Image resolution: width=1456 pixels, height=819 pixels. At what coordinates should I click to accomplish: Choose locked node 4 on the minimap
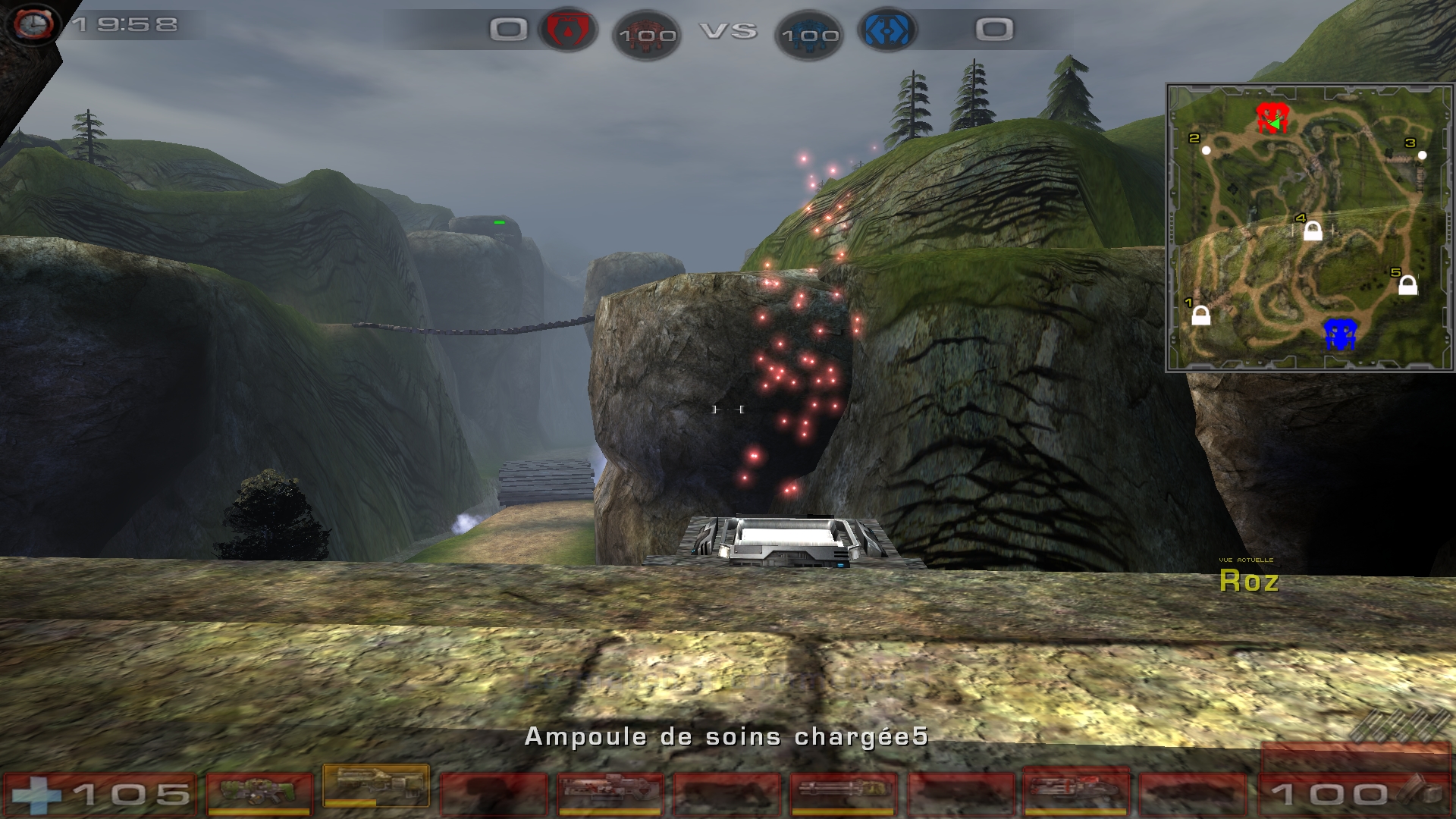click(x=1313, y=231)
